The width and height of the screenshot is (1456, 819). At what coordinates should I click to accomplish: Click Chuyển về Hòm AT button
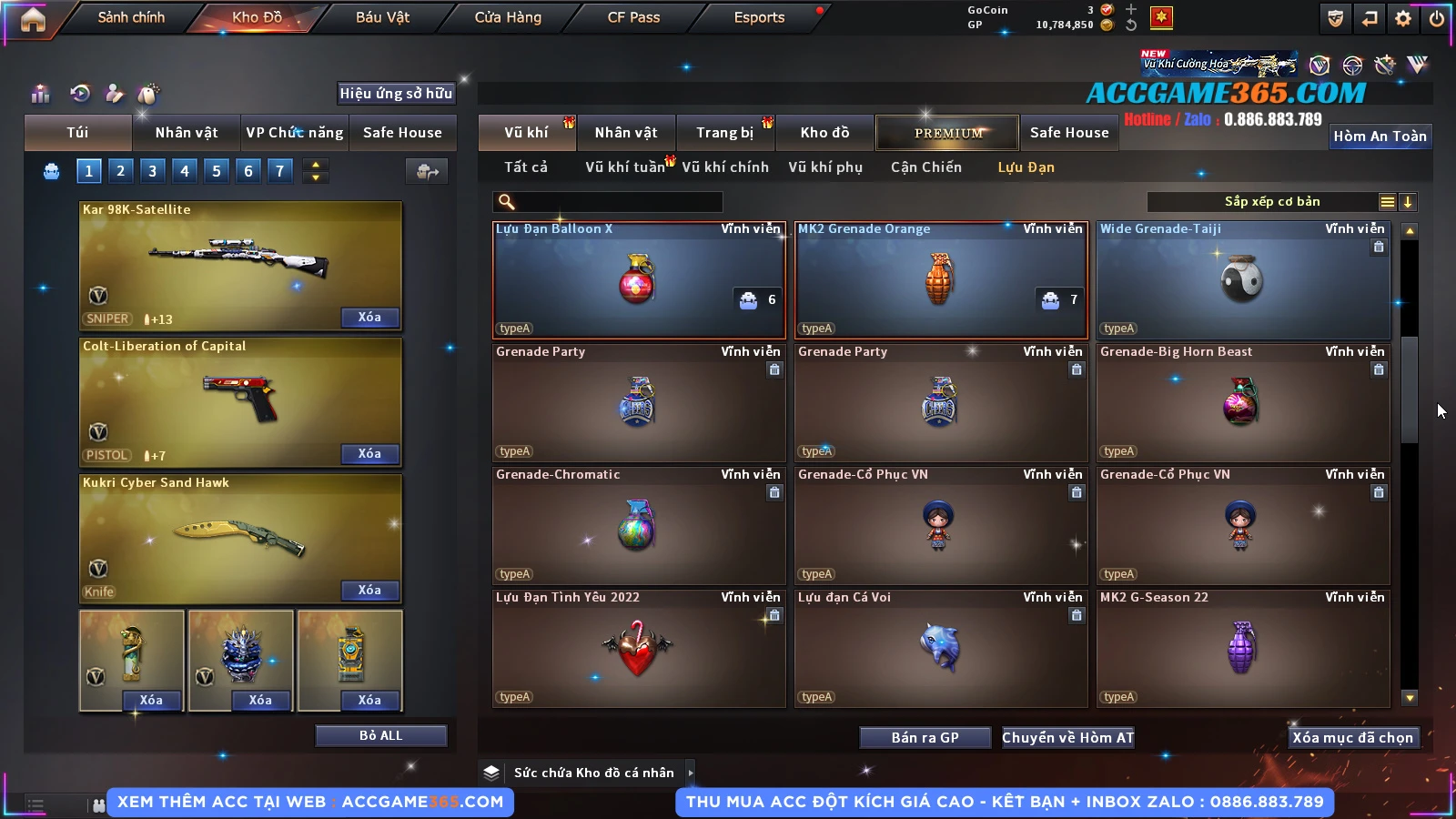1068,738
